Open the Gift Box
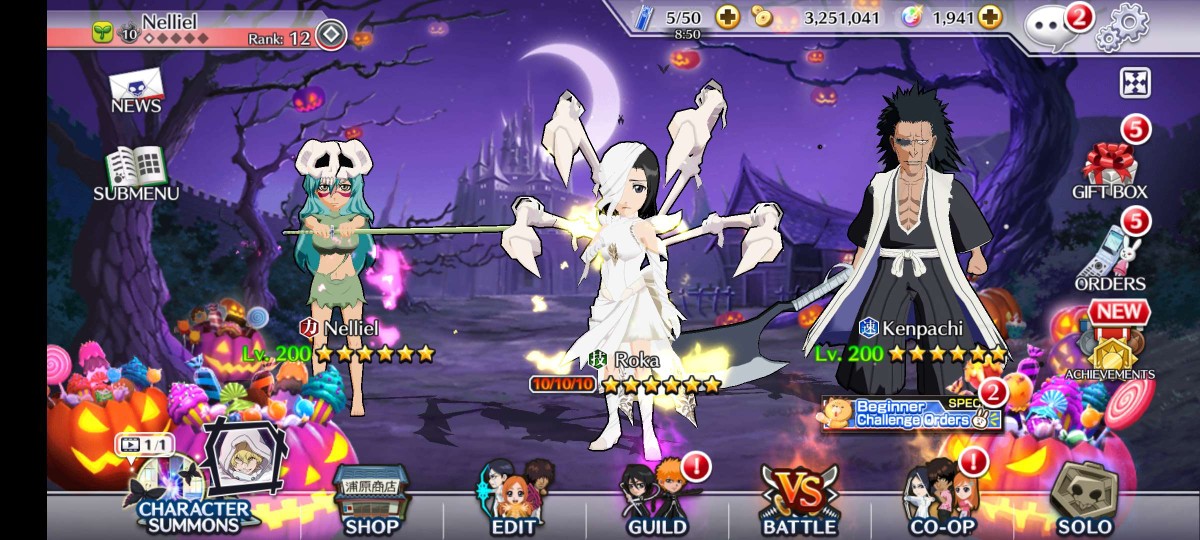This screenshot has height=540, width=1200. pyautogui.click(x=1110, y=168)
